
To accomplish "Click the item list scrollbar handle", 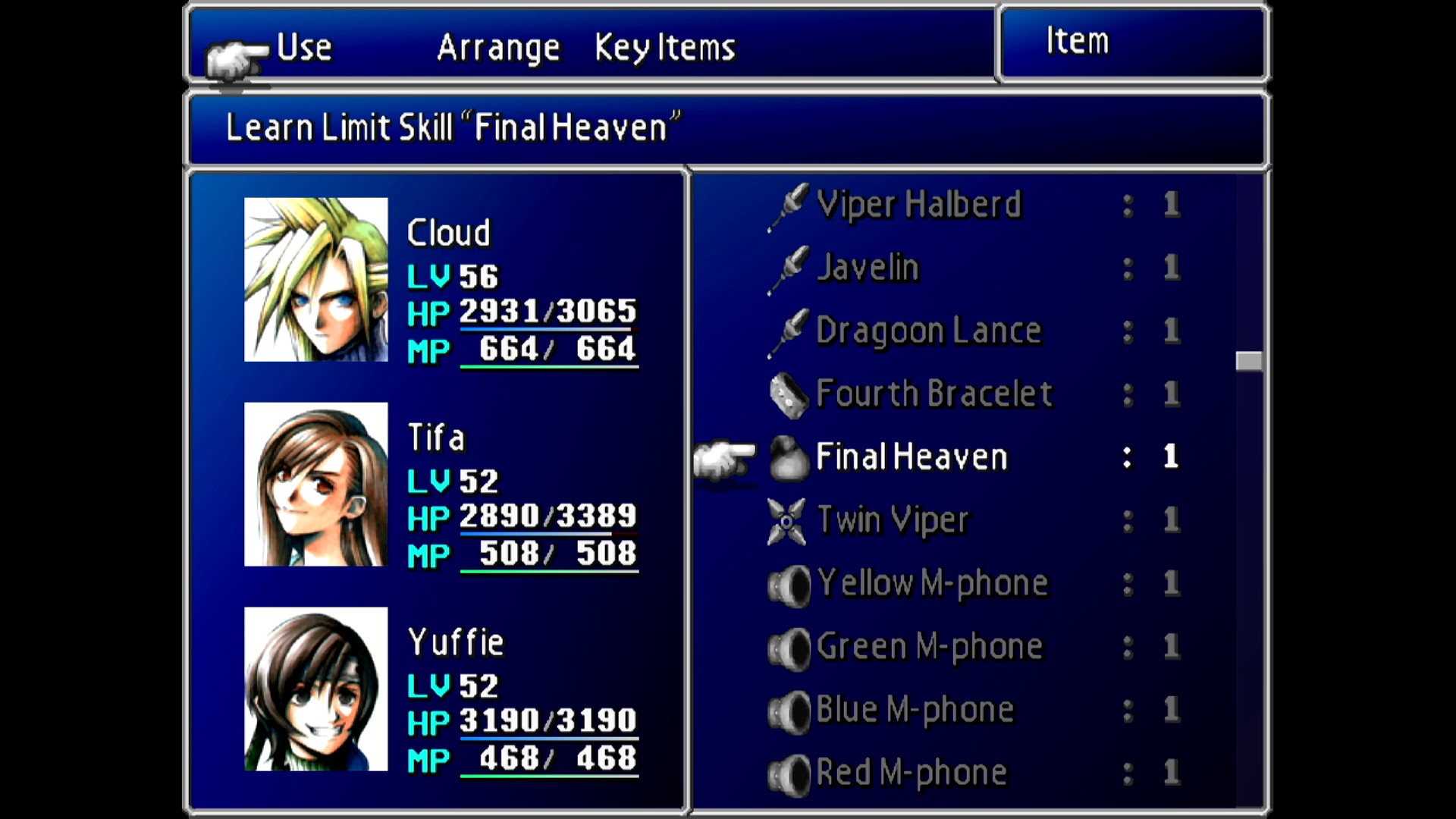I will (1248, 361).
